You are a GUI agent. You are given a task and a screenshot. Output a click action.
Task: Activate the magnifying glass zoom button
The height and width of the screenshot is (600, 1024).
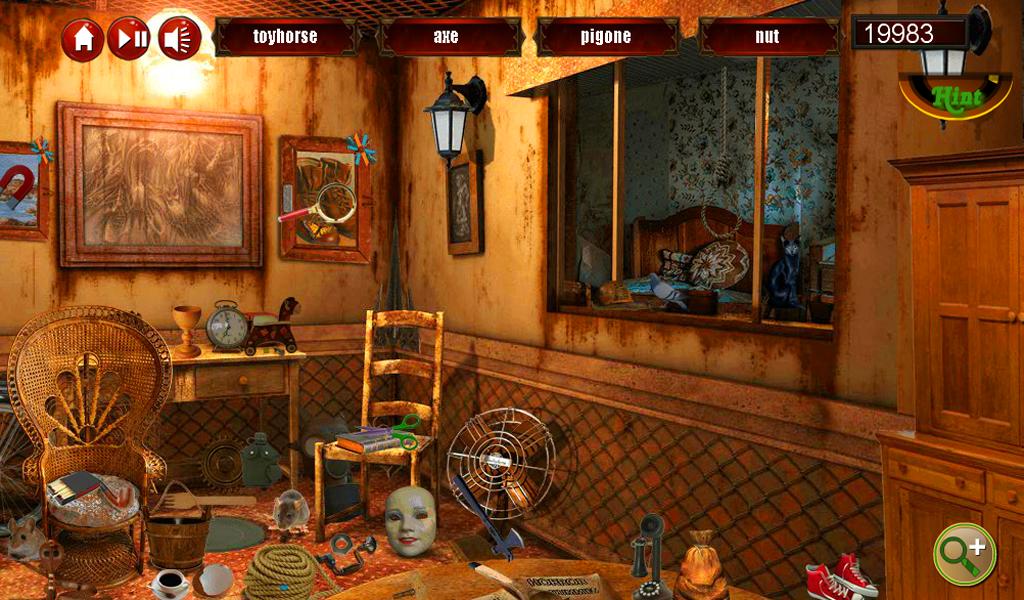click(964, 553)
